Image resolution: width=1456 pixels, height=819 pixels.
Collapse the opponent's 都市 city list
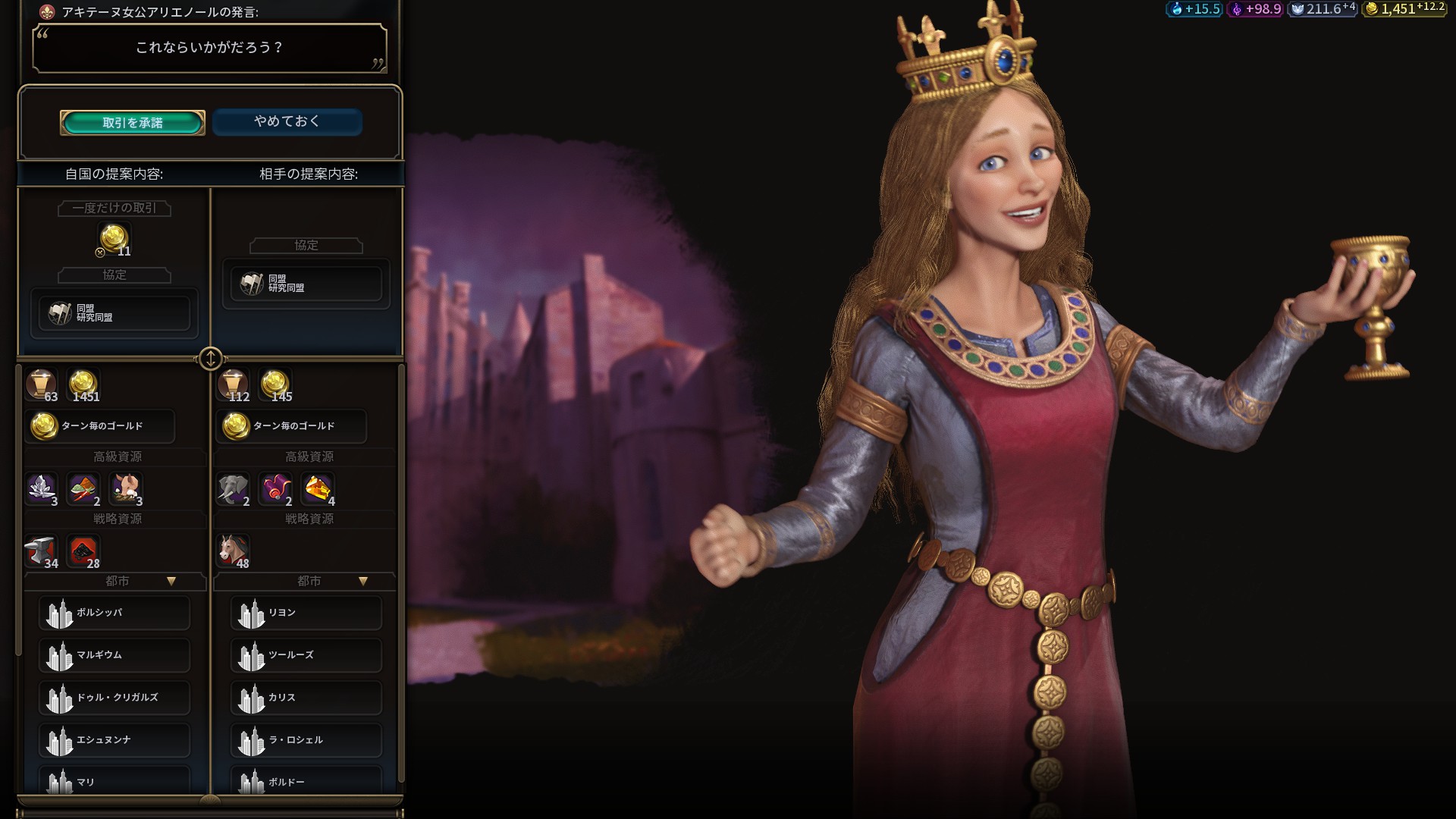tap(363, 582)
